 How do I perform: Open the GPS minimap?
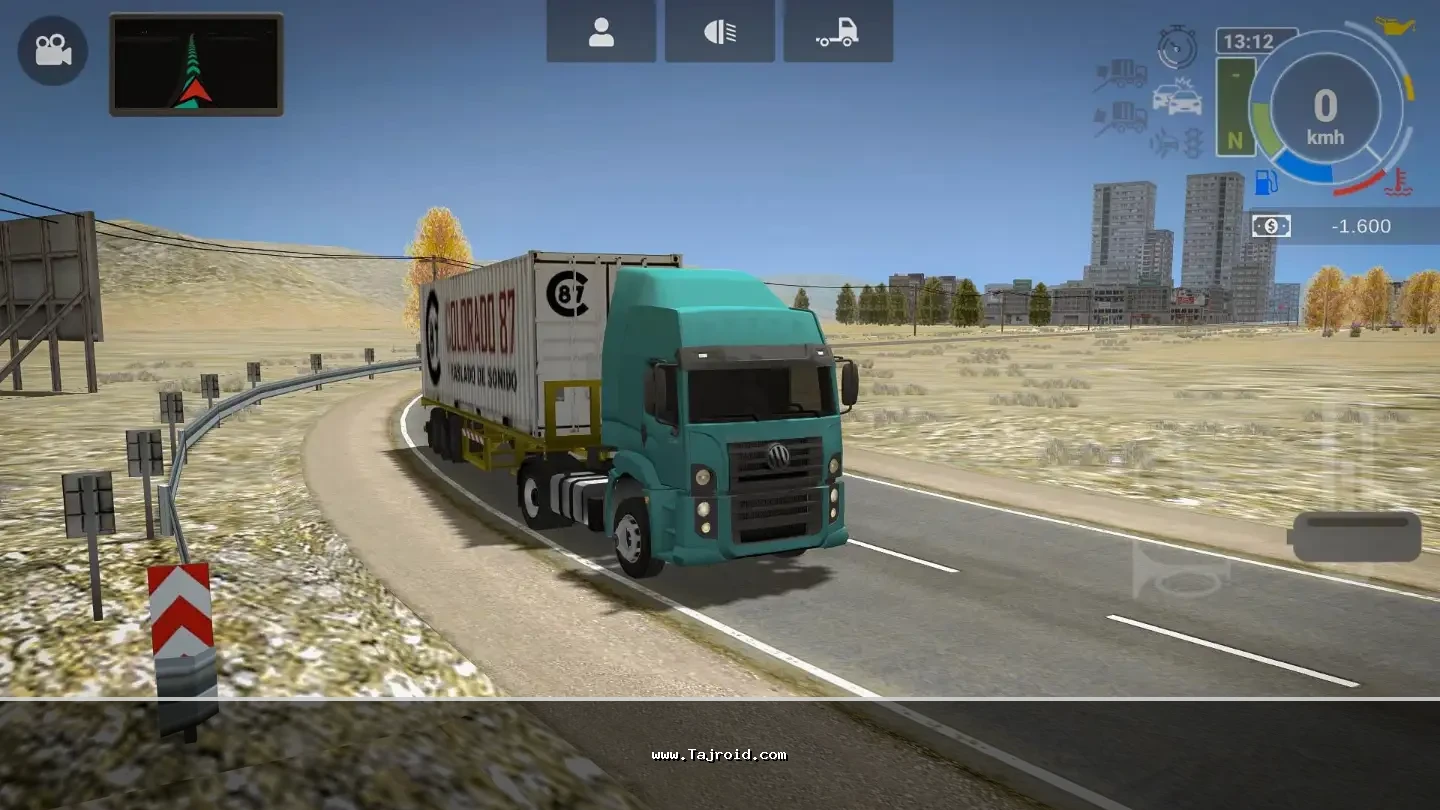pos(196,65)
